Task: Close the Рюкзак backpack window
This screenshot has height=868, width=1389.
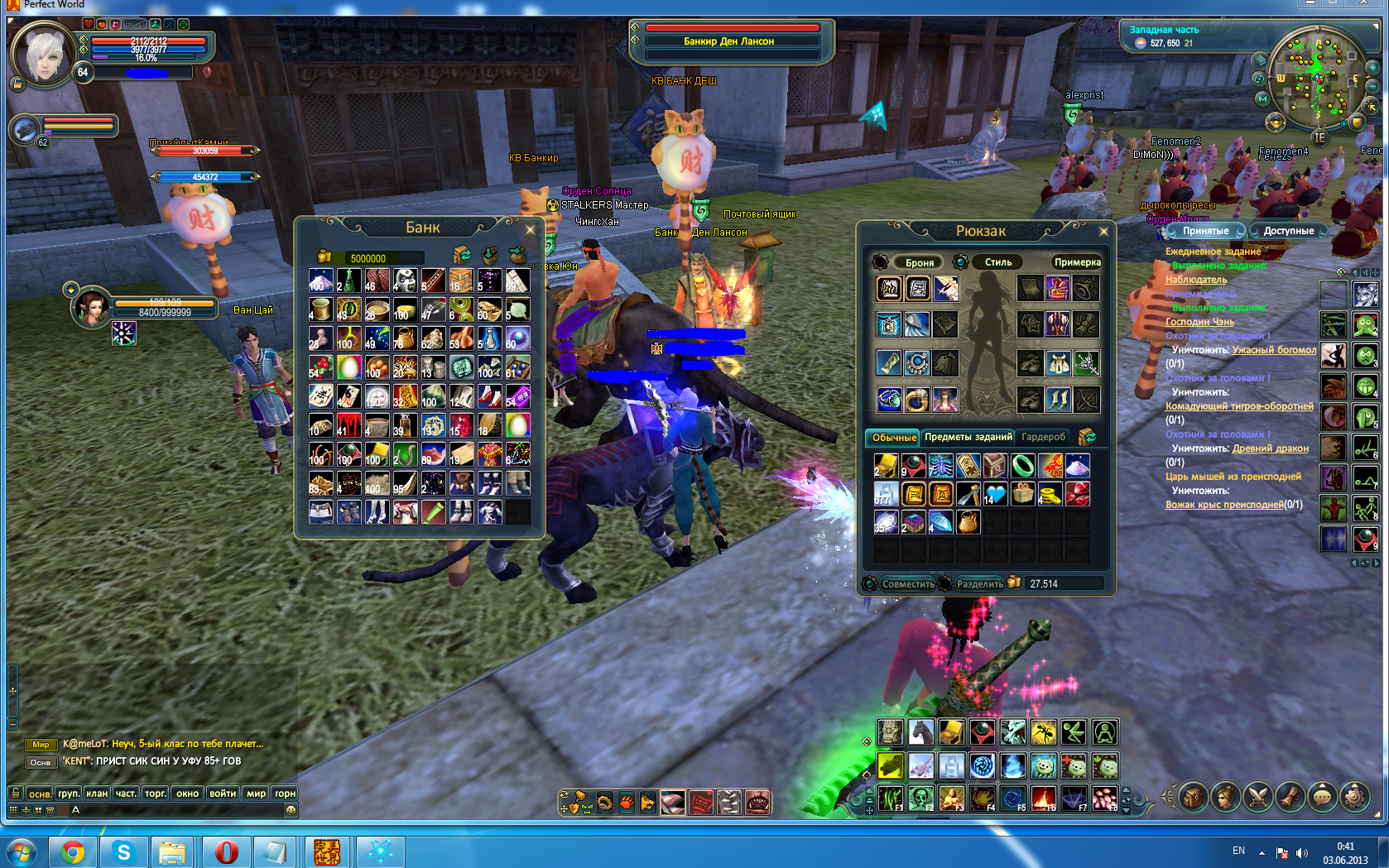Action: coord(1103,231)
